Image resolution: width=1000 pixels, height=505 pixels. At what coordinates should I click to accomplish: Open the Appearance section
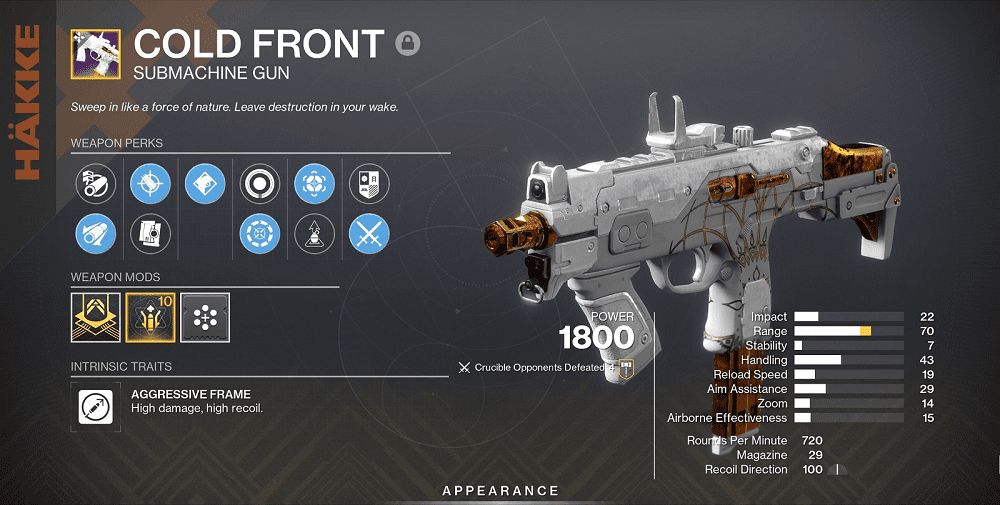point(501,491)
